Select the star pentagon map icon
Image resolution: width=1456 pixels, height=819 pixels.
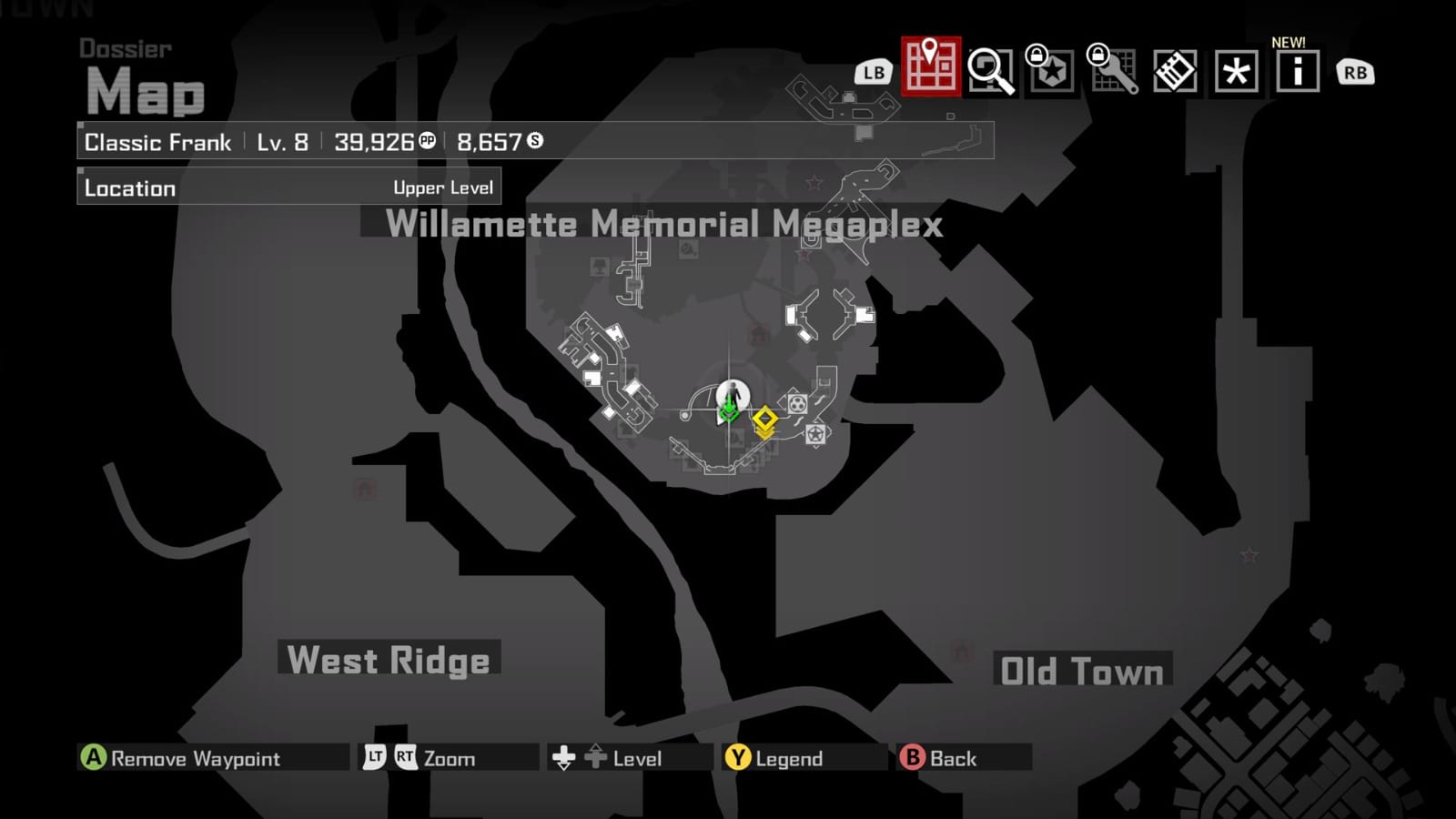(815, 434)
